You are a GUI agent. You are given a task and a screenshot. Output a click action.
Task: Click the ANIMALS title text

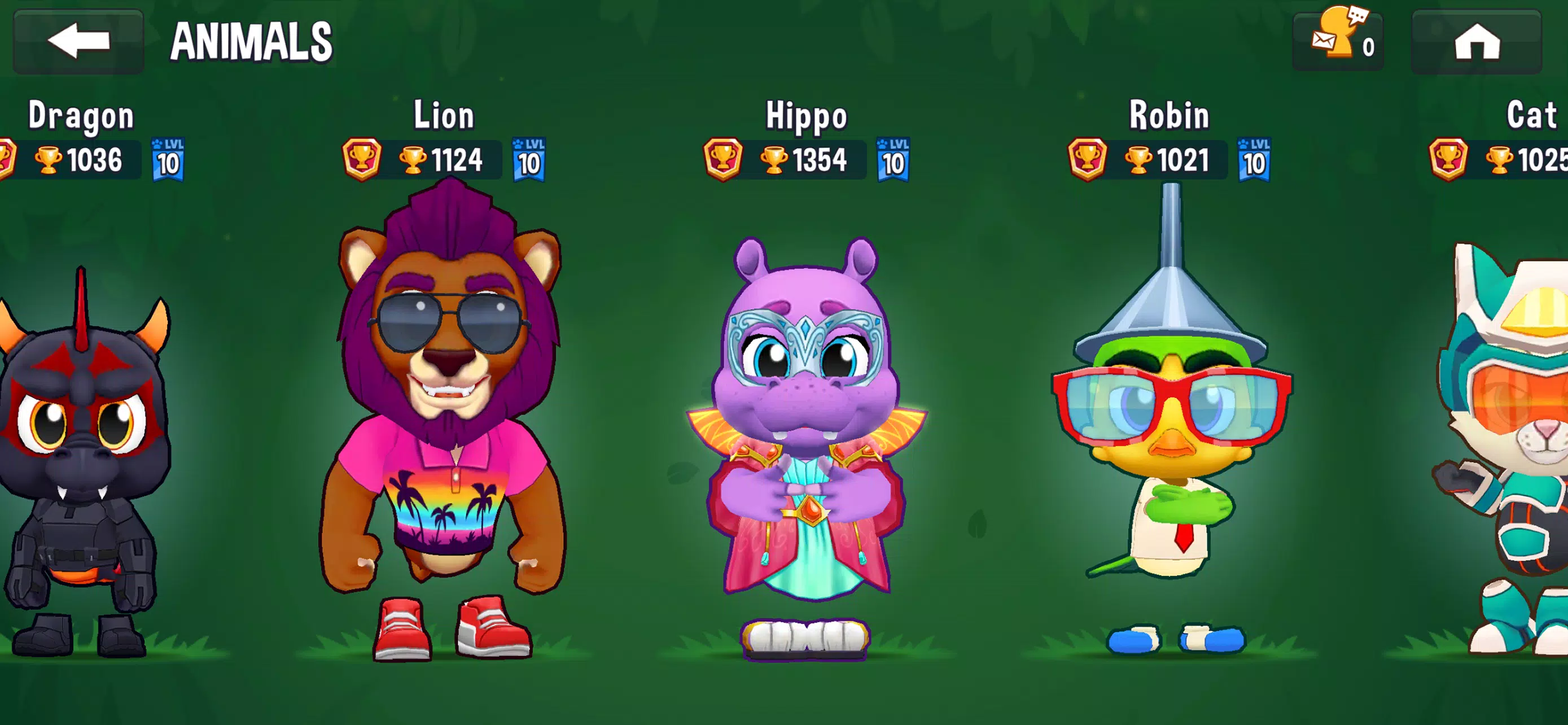click(x=249, y=40)
